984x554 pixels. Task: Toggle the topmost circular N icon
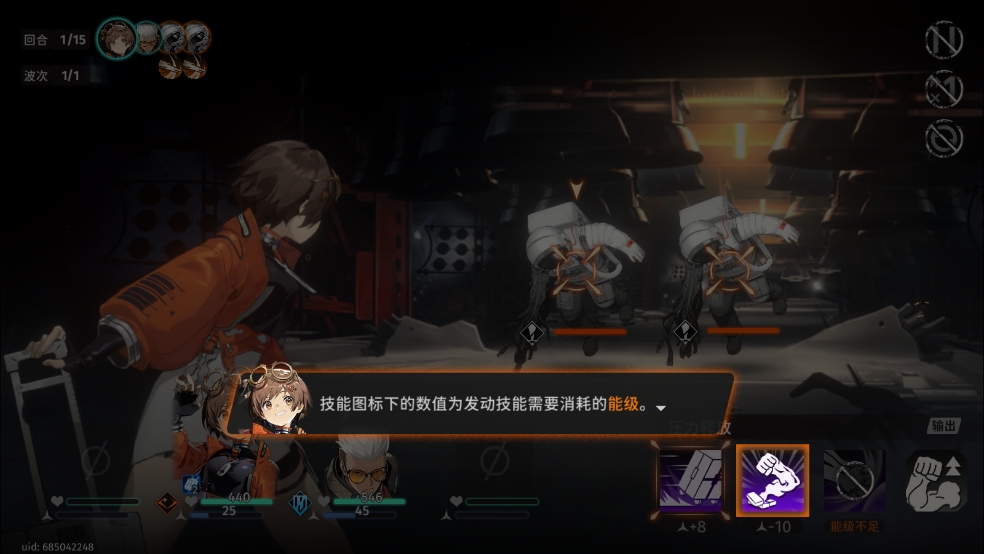[943, 40]
